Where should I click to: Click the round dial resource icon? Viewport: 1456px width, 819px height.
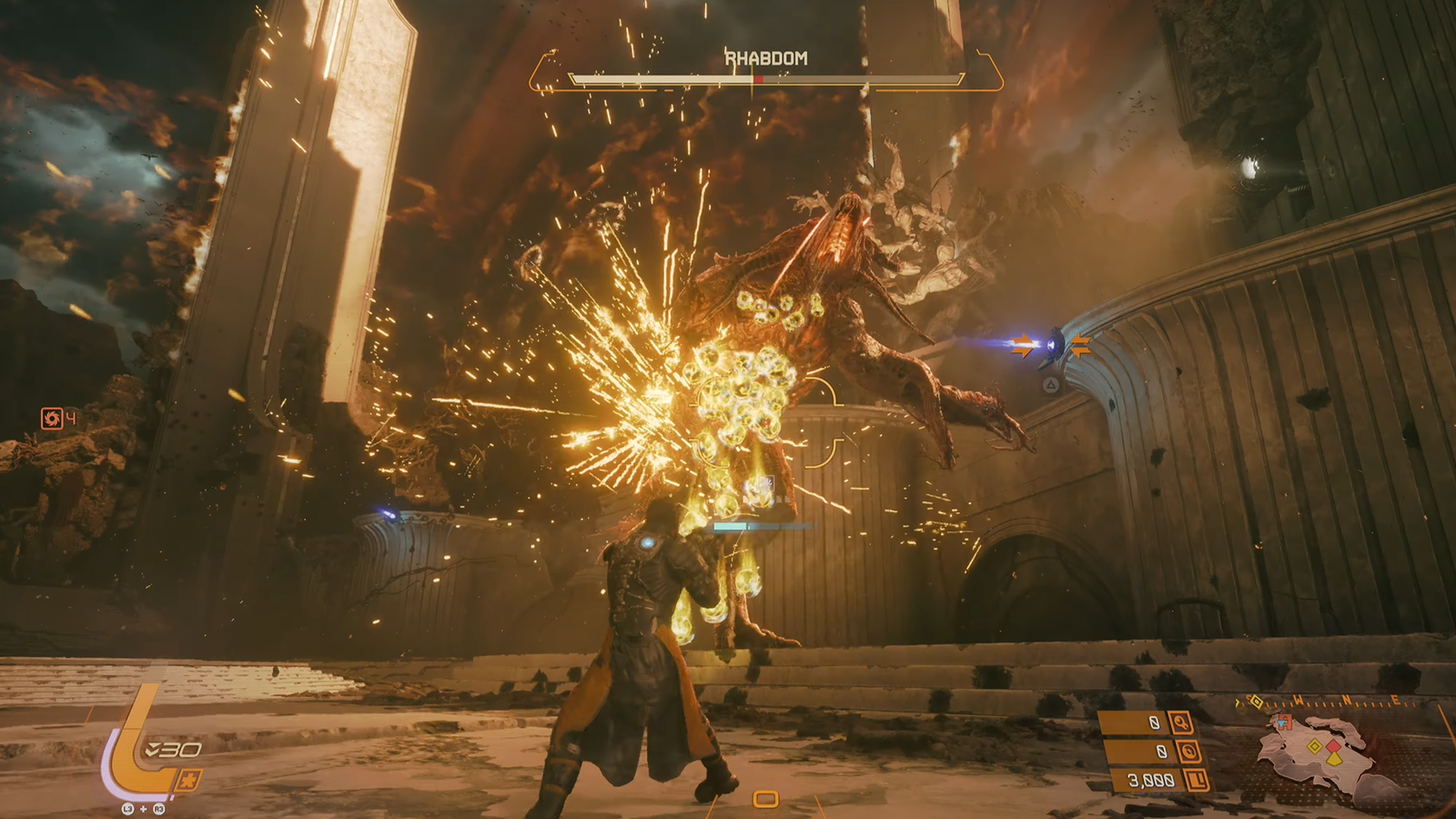pyautogui.click(x=1188, y=752)
